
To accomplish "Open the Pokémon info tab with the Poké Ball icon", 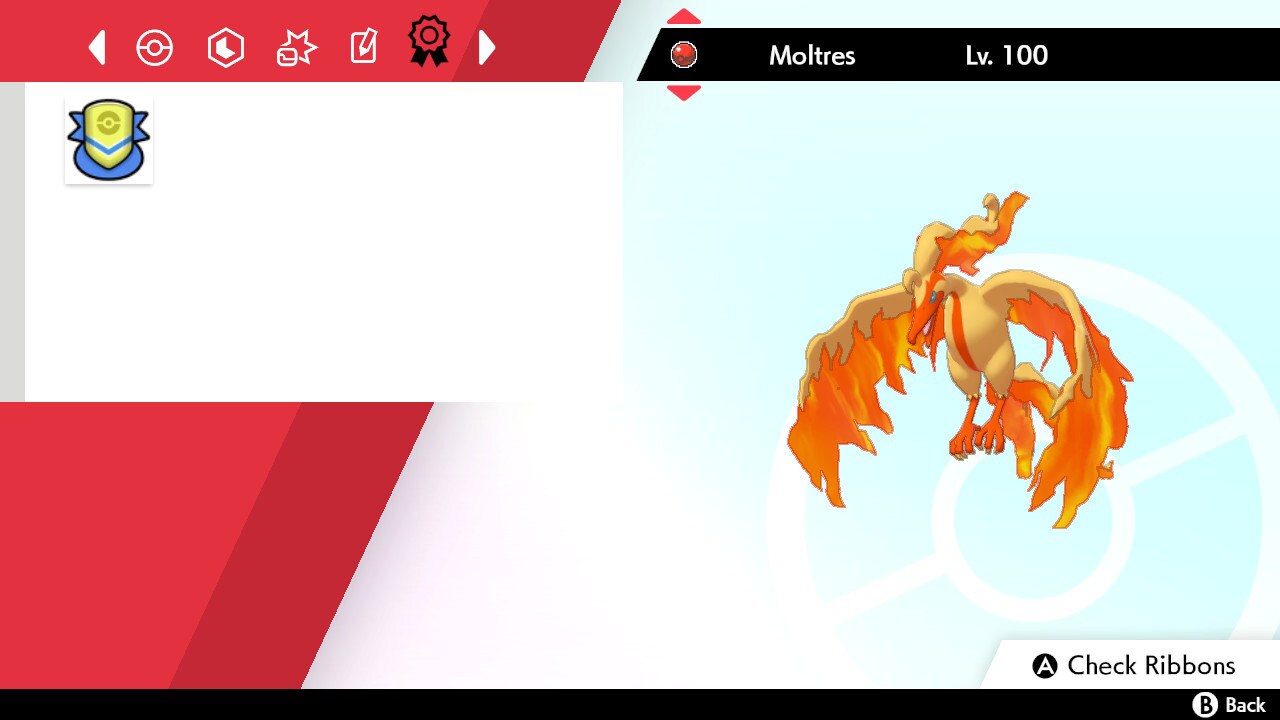I will [155, 47].
